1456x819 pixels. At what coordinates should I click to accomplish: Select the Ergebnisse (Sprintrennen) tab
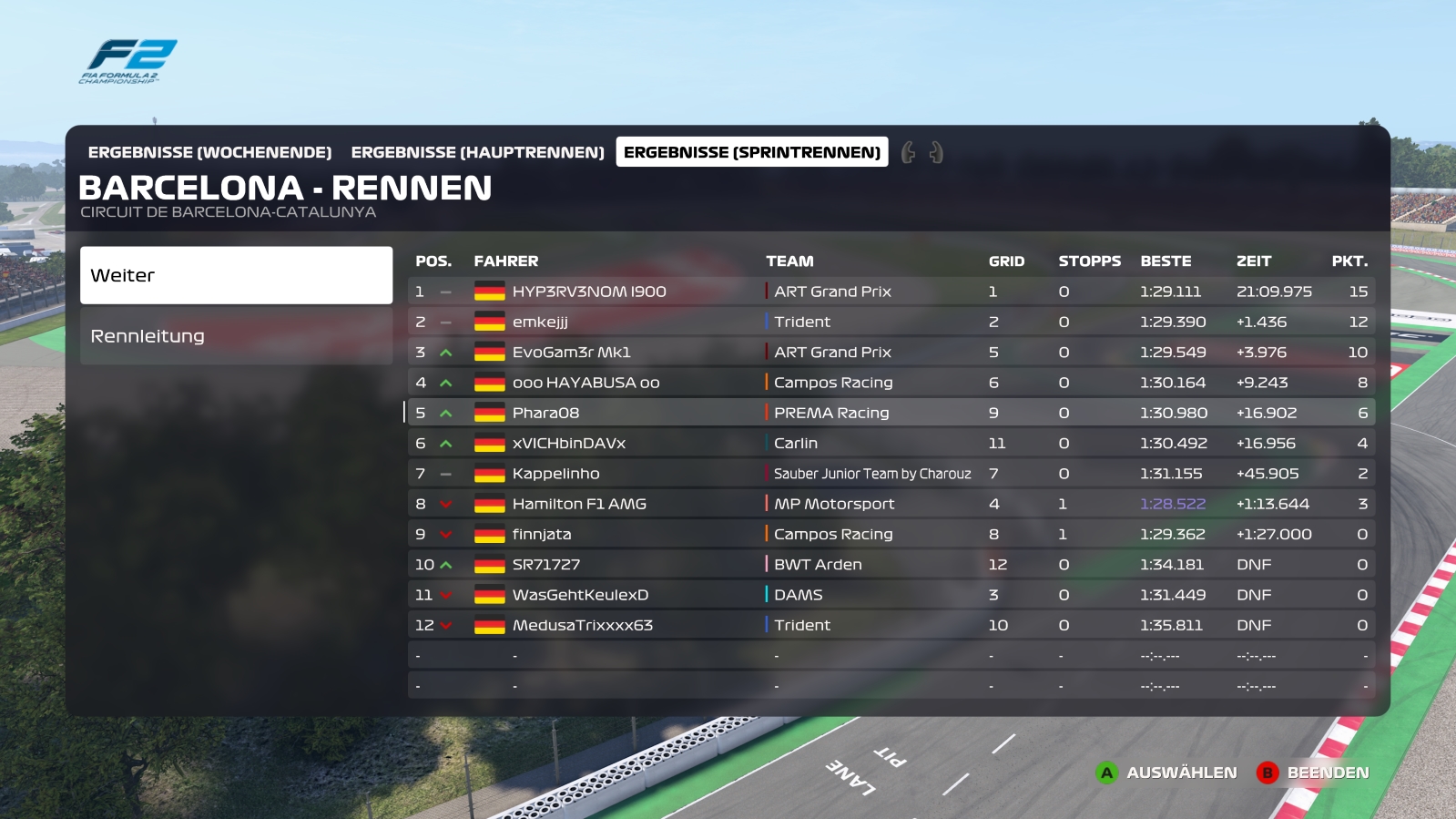(751, 152)
